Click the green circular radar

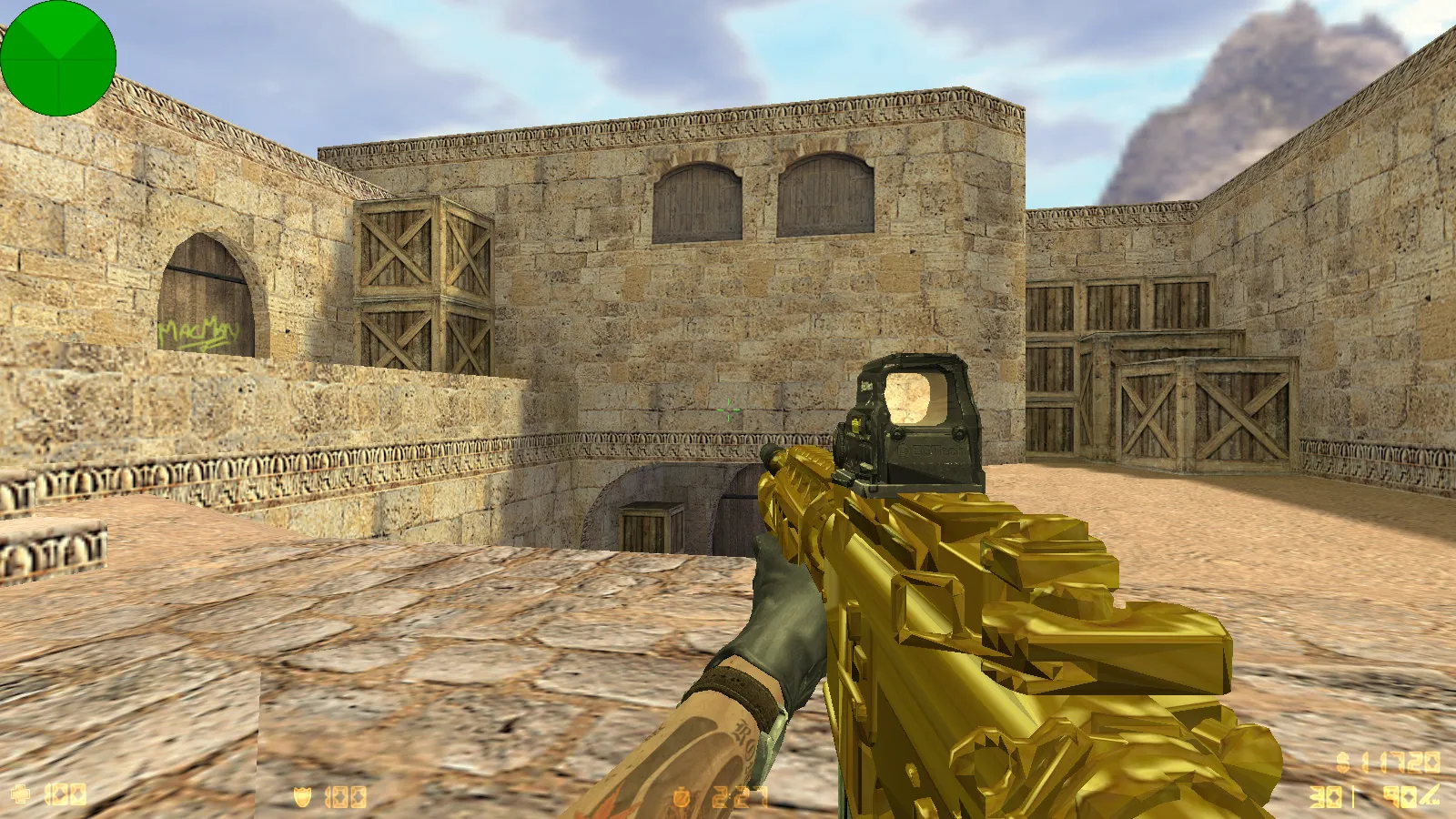click(58, 58)
